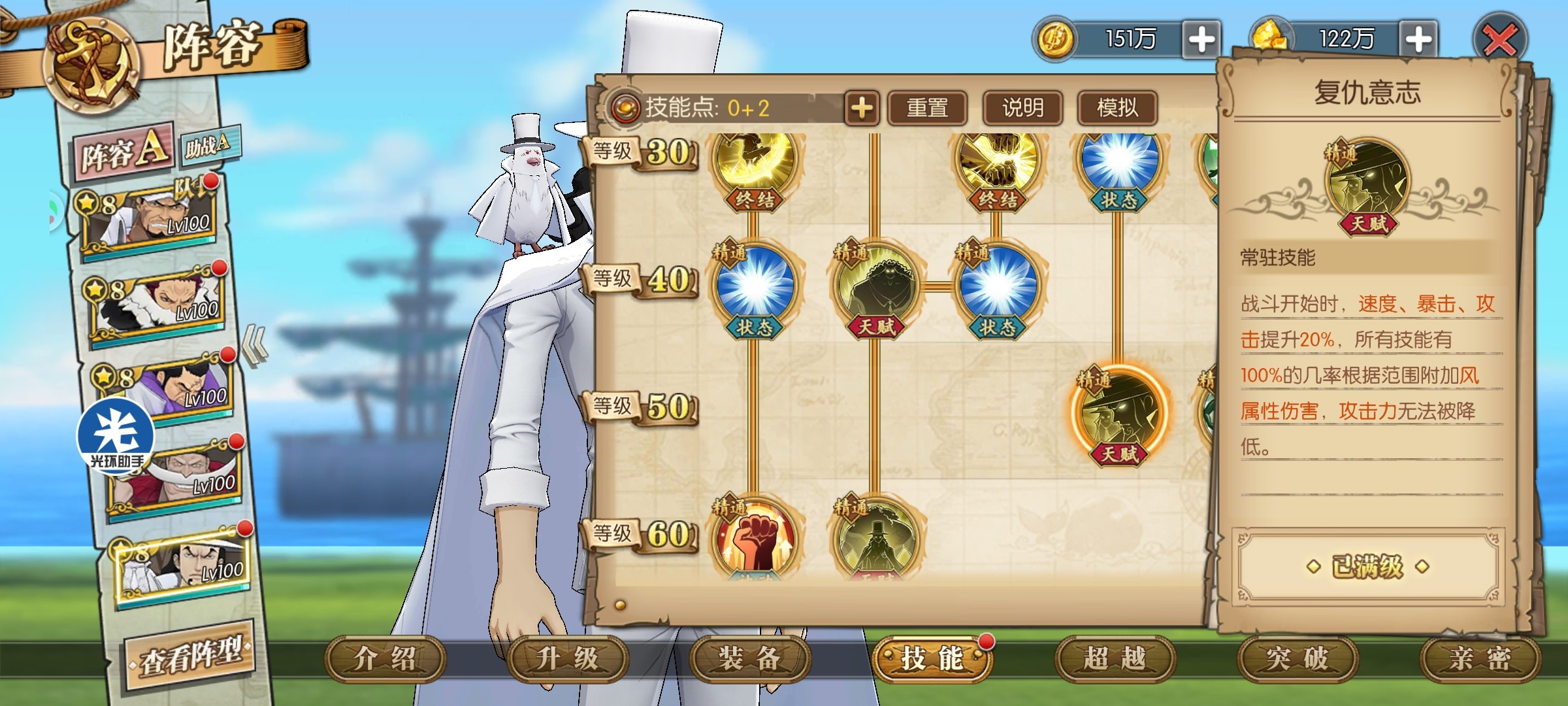
Task: Select the highlighted level 50 talent skill
Action: [x=1119, y=412]
